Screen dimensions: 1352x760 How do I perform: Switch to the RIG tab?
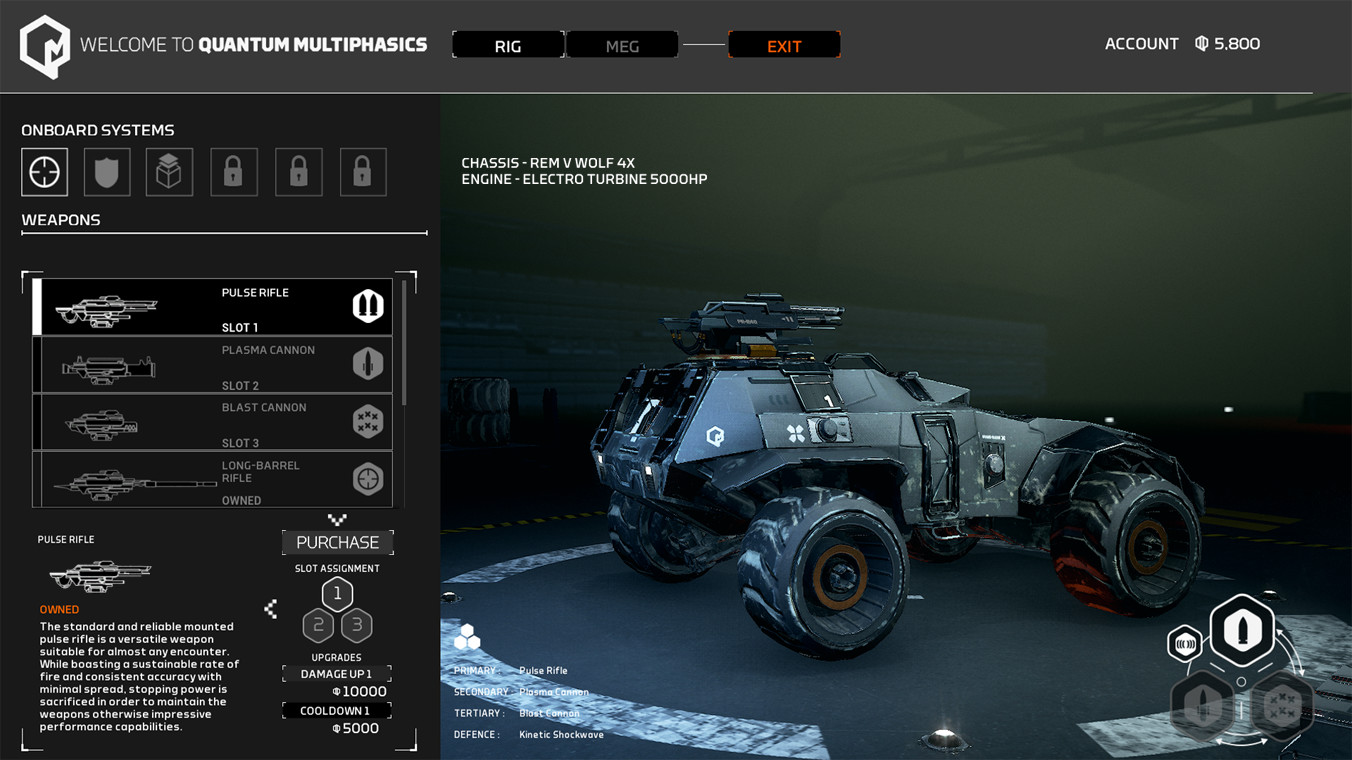pos(508,45)
